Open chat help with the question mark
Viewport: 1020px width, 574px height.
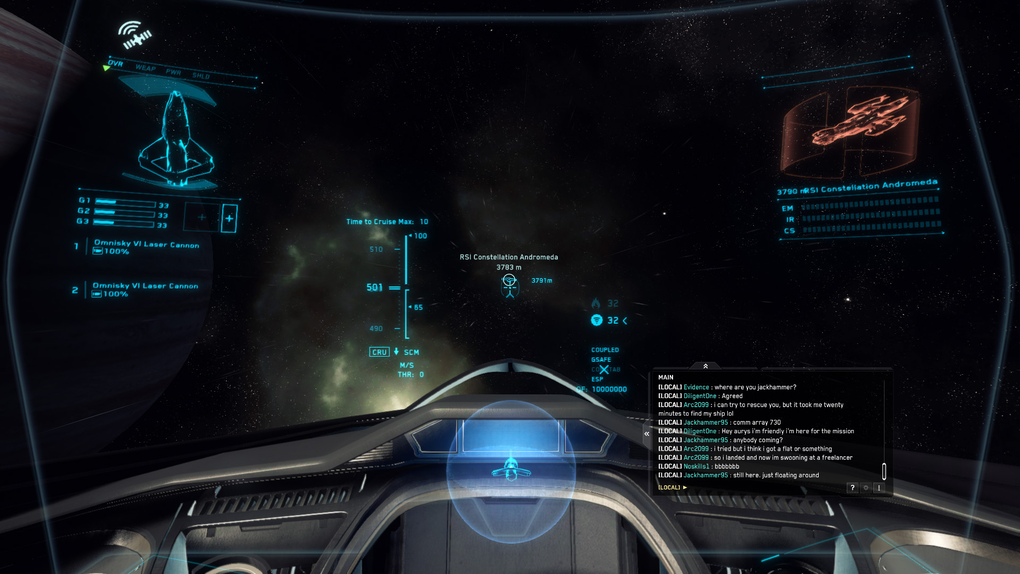852,488
